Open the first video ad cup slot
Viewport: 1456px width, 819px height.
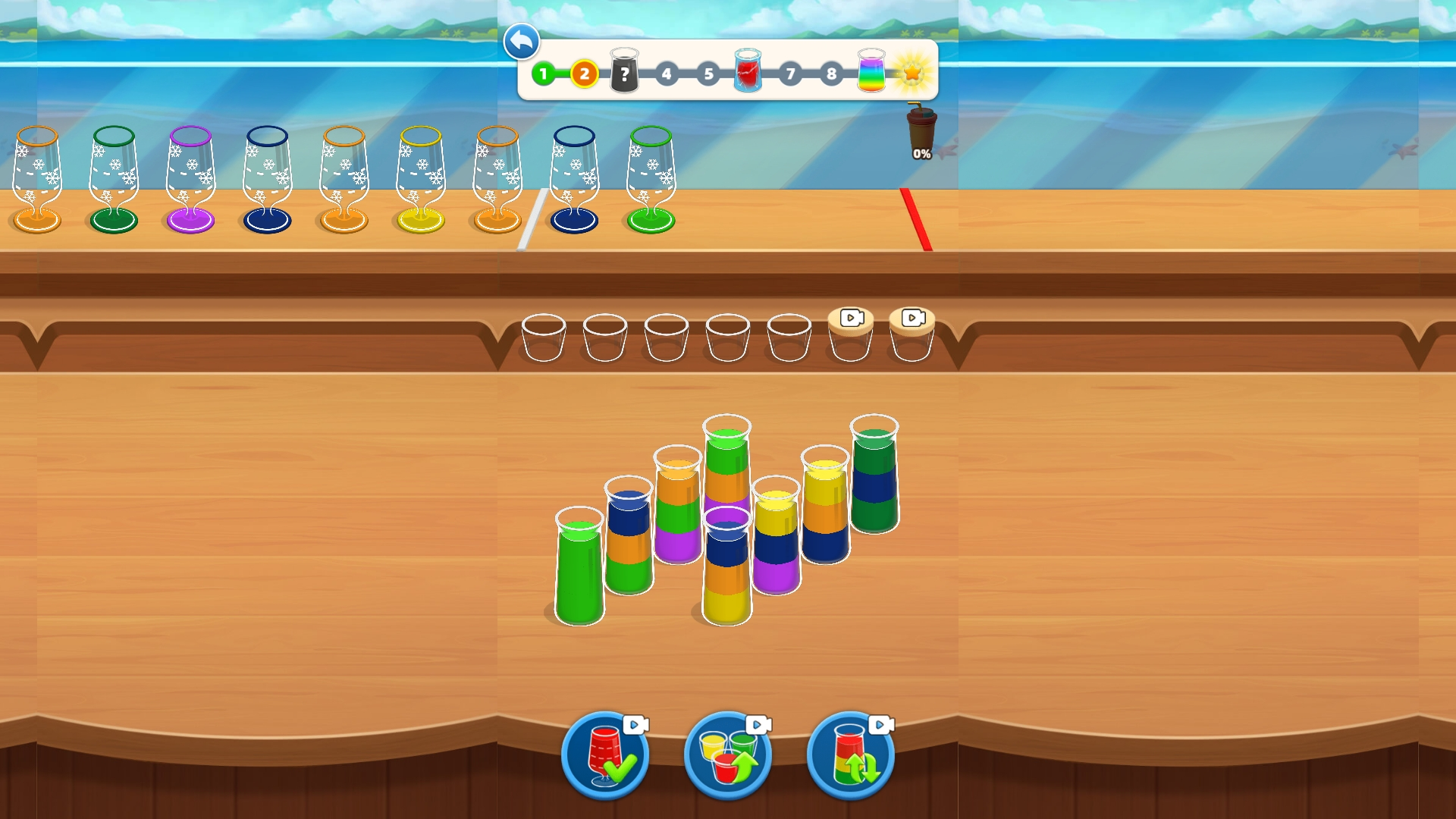[849, 334]
